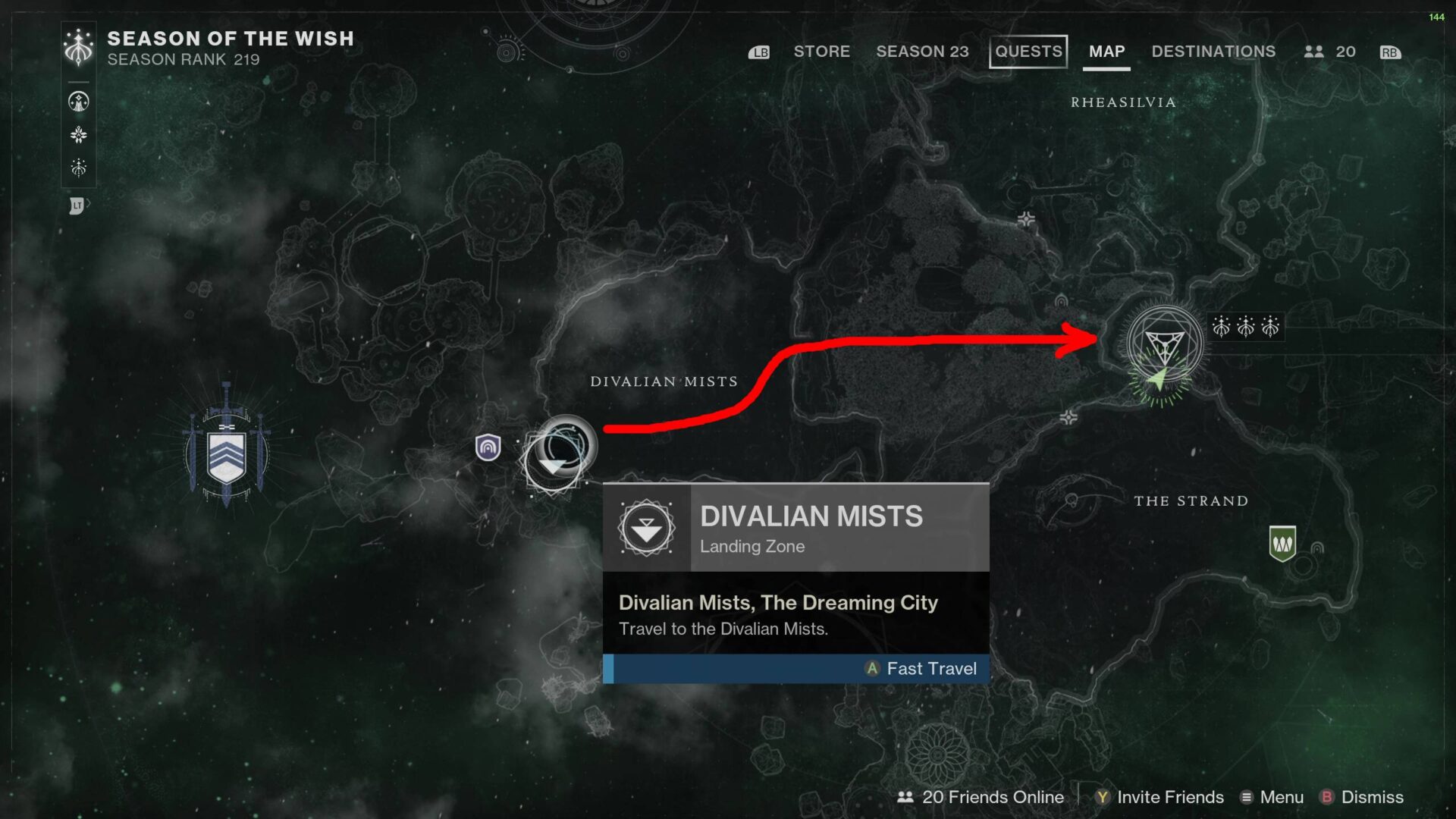This screenshot has width=1456, height=819.
Task: Select the SEASON 23 tab
Action: (923, 52)
